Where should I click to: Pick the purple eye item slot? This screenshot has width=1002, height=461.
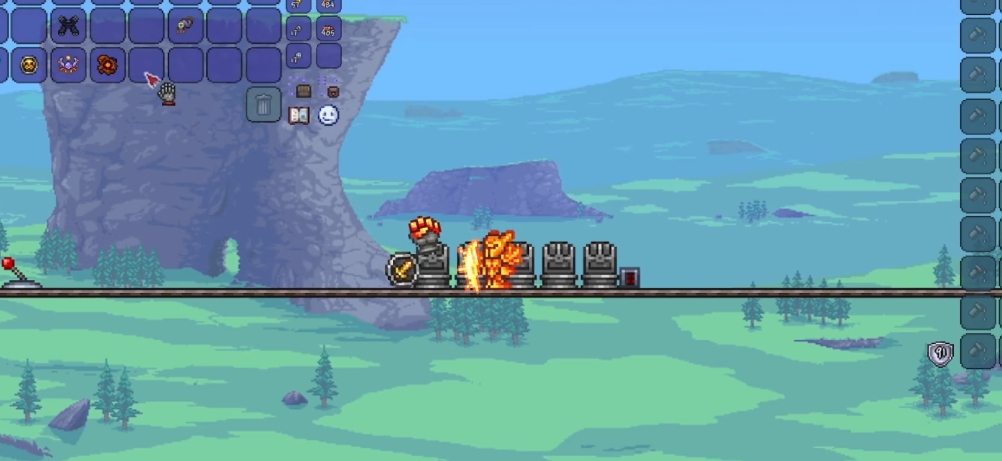[x=185, y=26]
